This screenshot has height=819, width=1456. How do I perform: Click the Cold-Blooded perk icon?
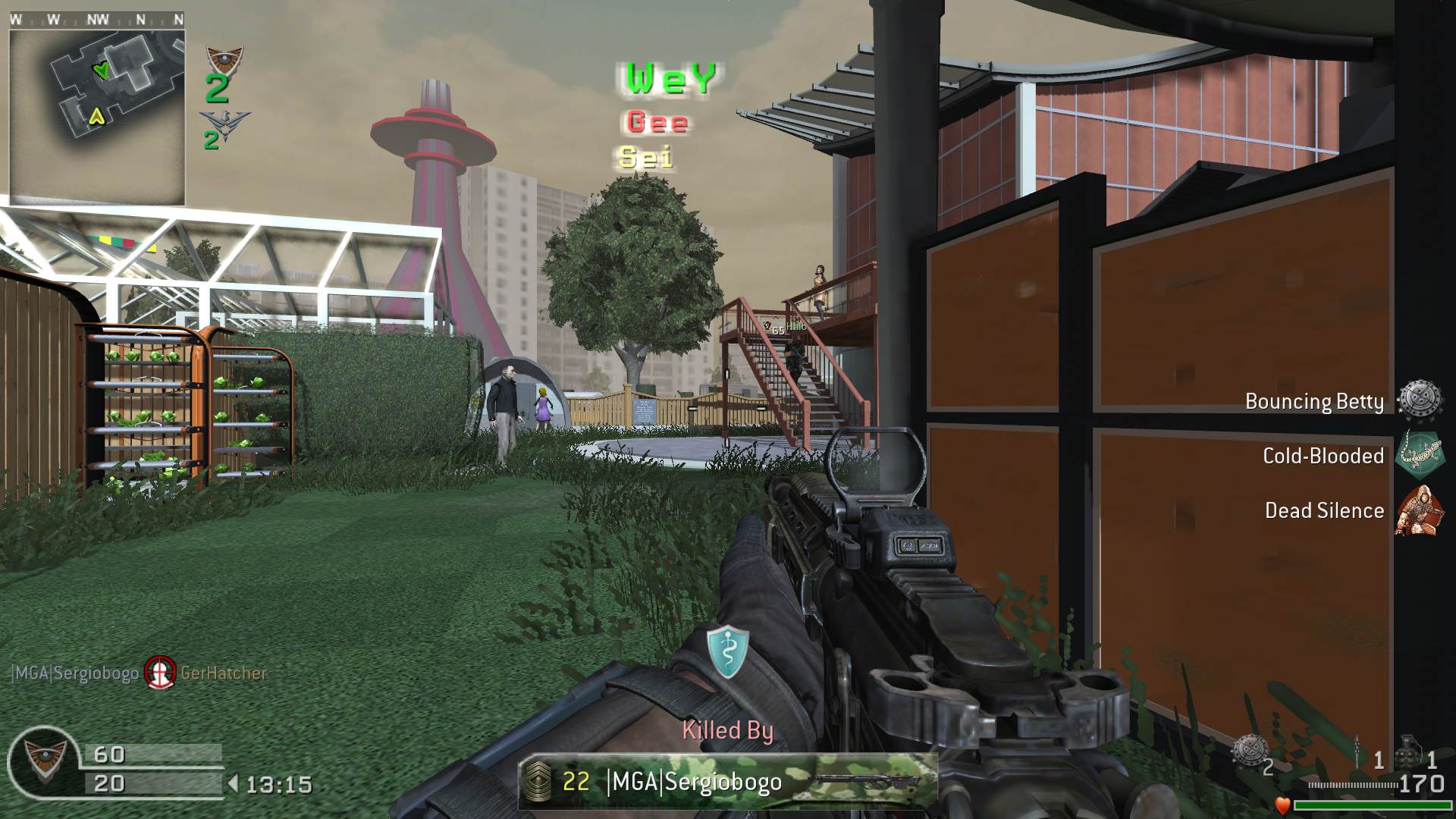click(1419, 455)
